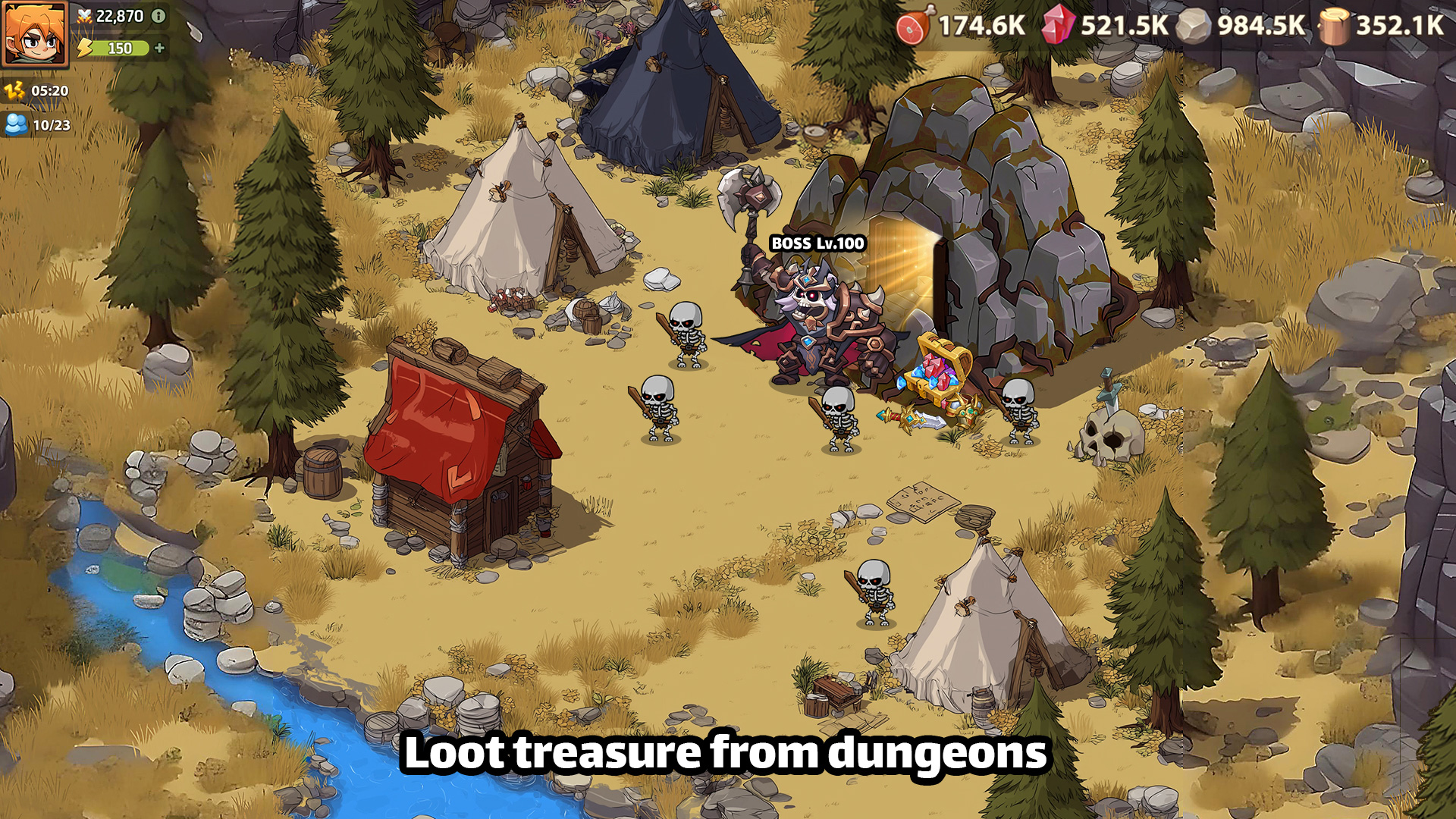The width and height of the screenshot is (1456, 819).
Task: Add more energy with the plus button
Action: click(x=159, y=48)
